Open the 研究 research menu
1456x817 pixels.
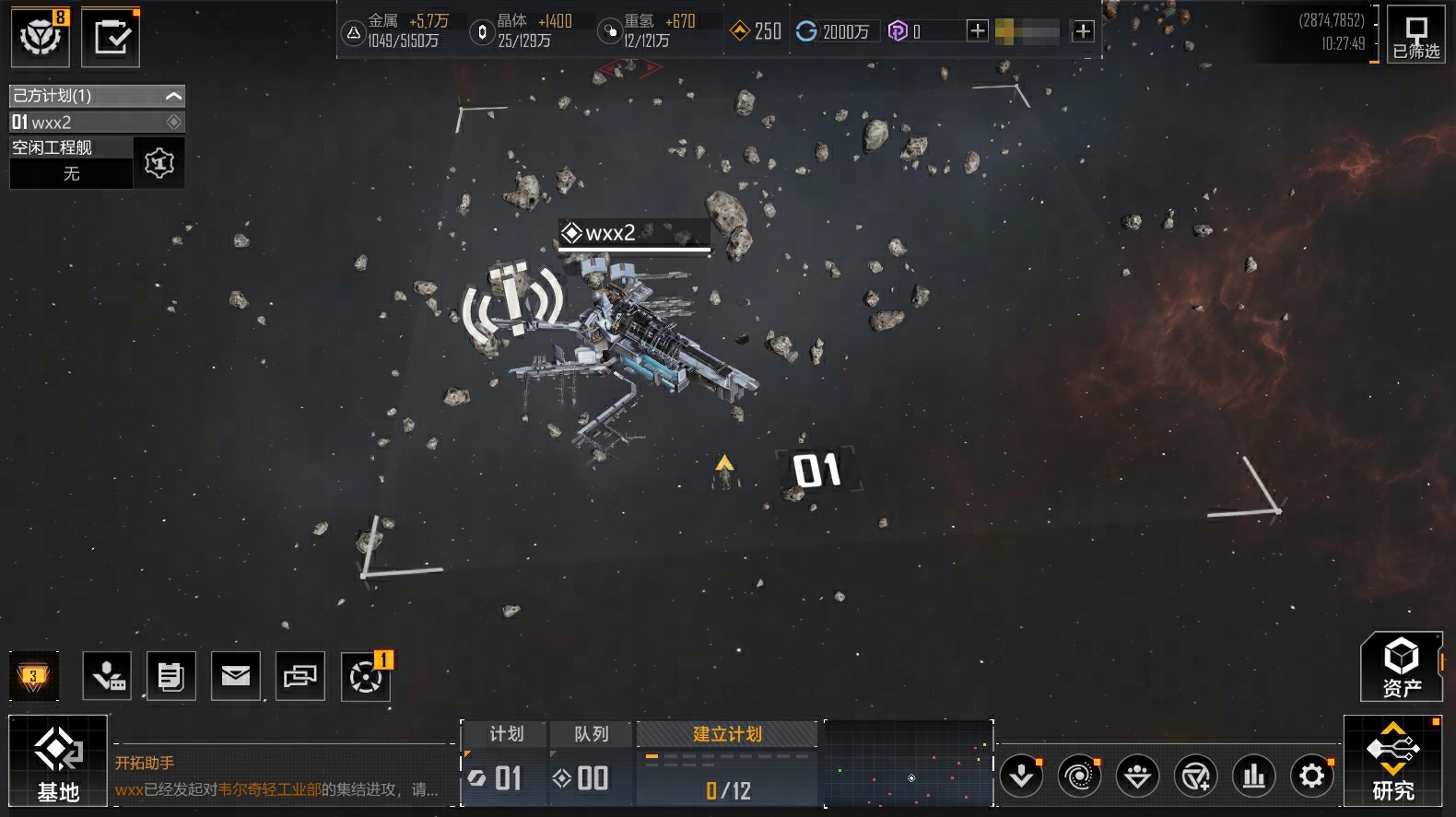(1392, 762)
